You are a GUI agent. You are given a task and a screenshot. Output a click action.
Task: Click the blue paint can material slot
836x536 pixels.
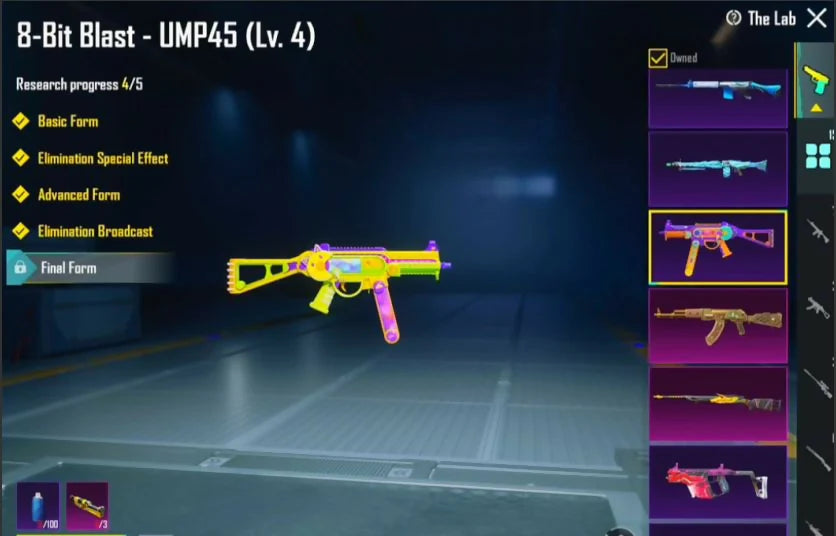(38, 506)
